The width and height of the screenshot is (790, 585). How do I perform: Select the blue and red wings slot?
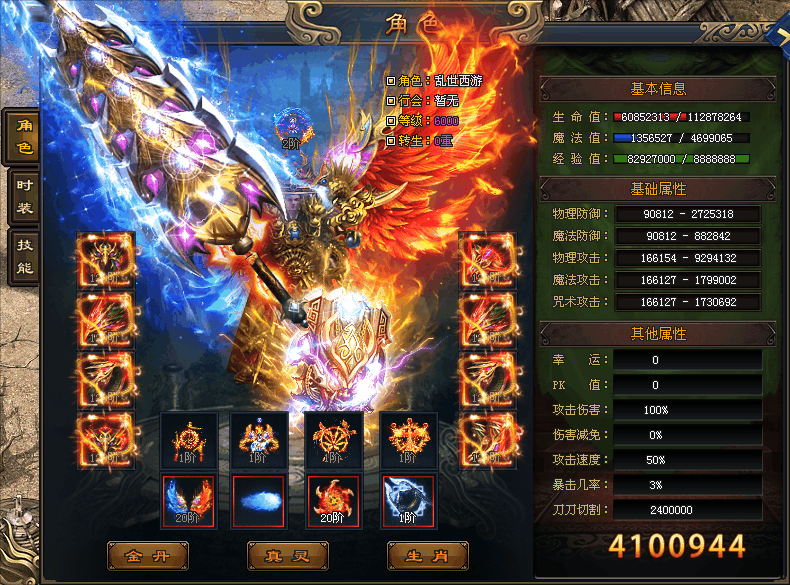(x=186, y=501)
